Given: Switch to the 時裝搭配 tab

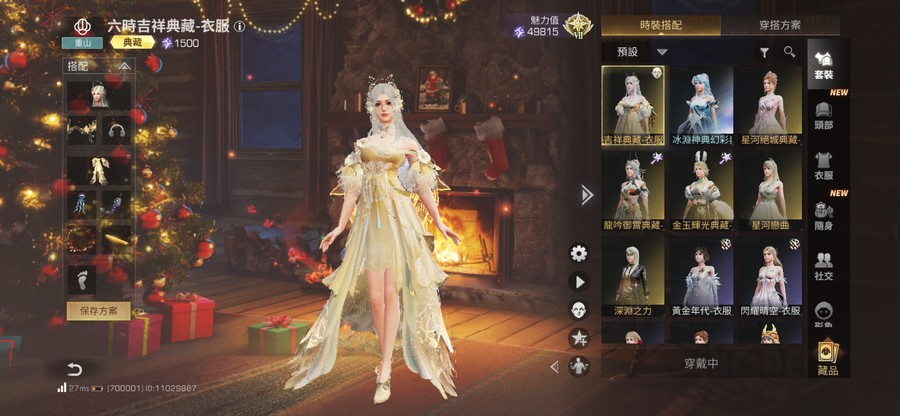Looking at the screenshot, I should [660, 24].
